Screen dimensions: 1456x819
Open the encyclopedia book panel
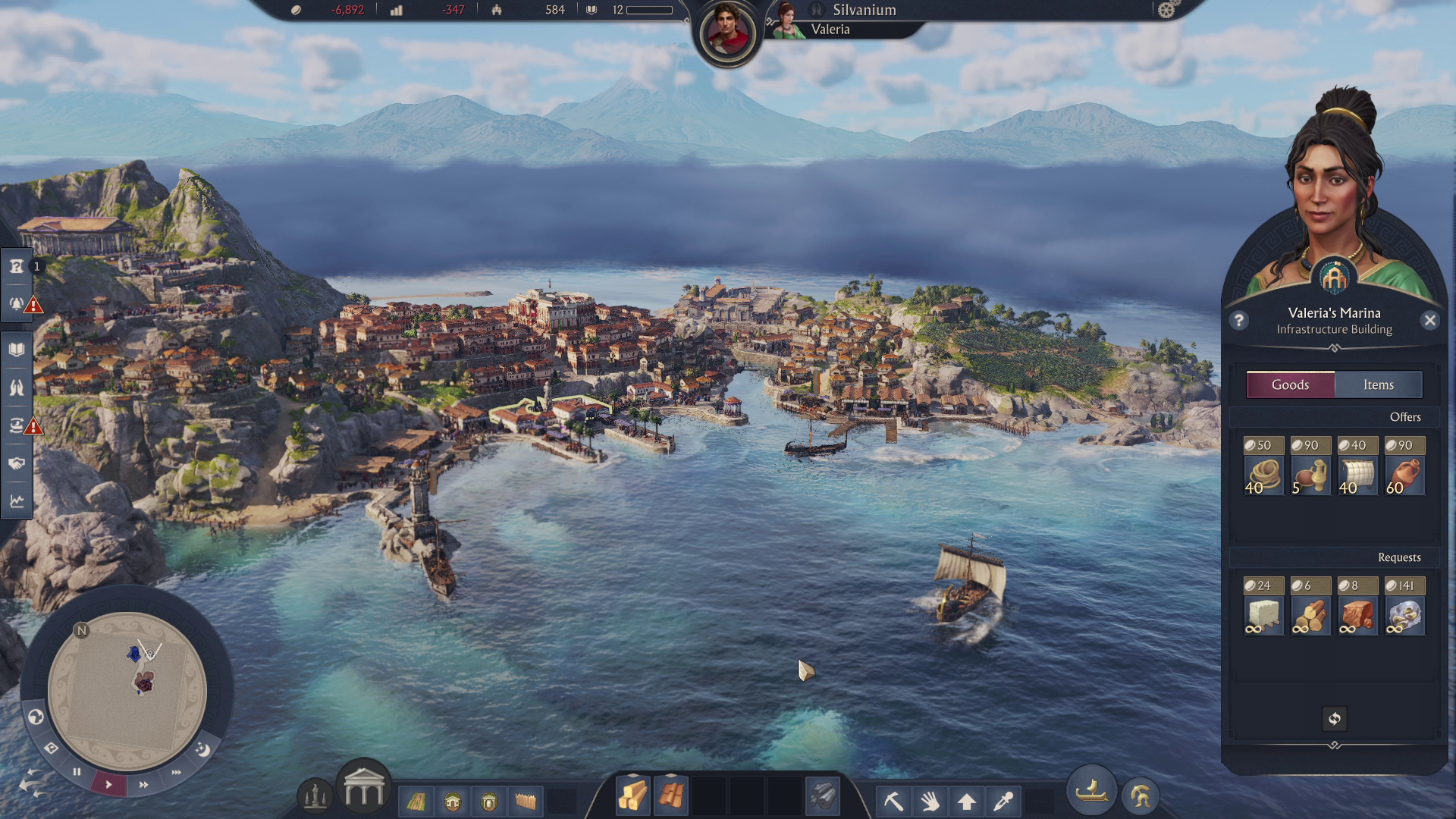click(15, 350)
